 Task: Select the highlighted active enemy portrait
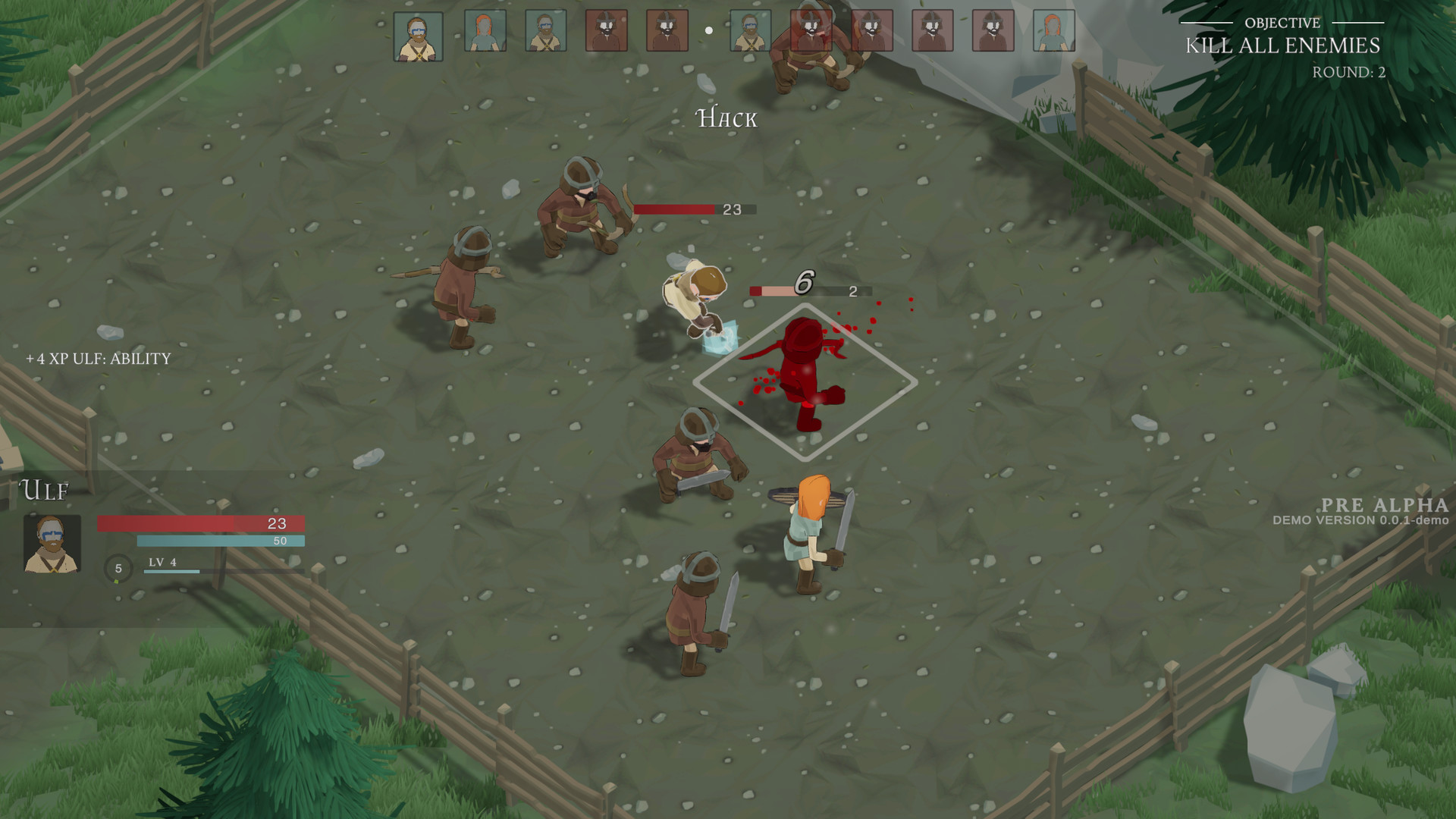(x=811, y=32)
